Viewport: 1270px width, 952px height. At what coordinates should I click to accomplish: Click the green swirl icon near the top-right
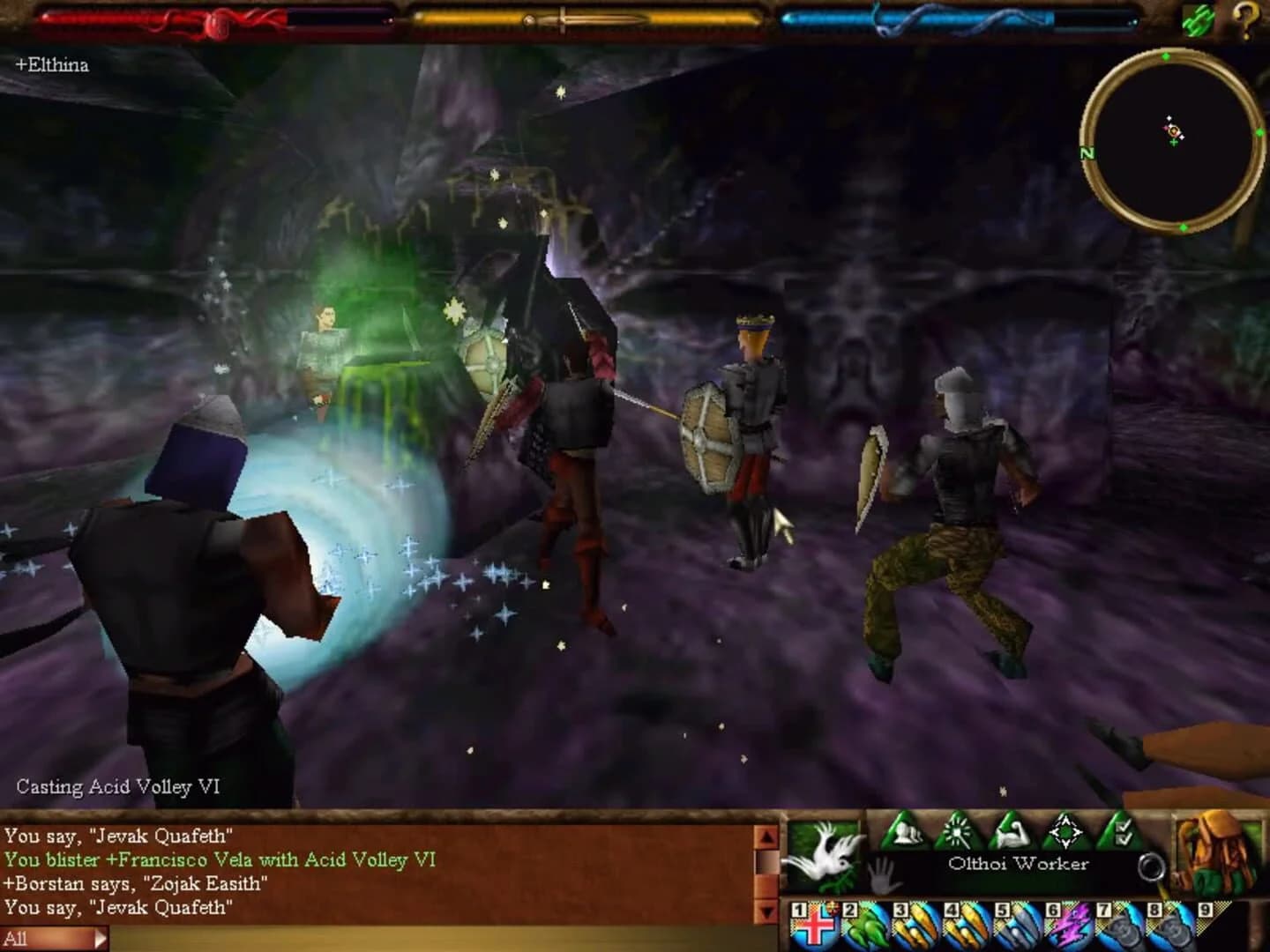point(1198,19)
